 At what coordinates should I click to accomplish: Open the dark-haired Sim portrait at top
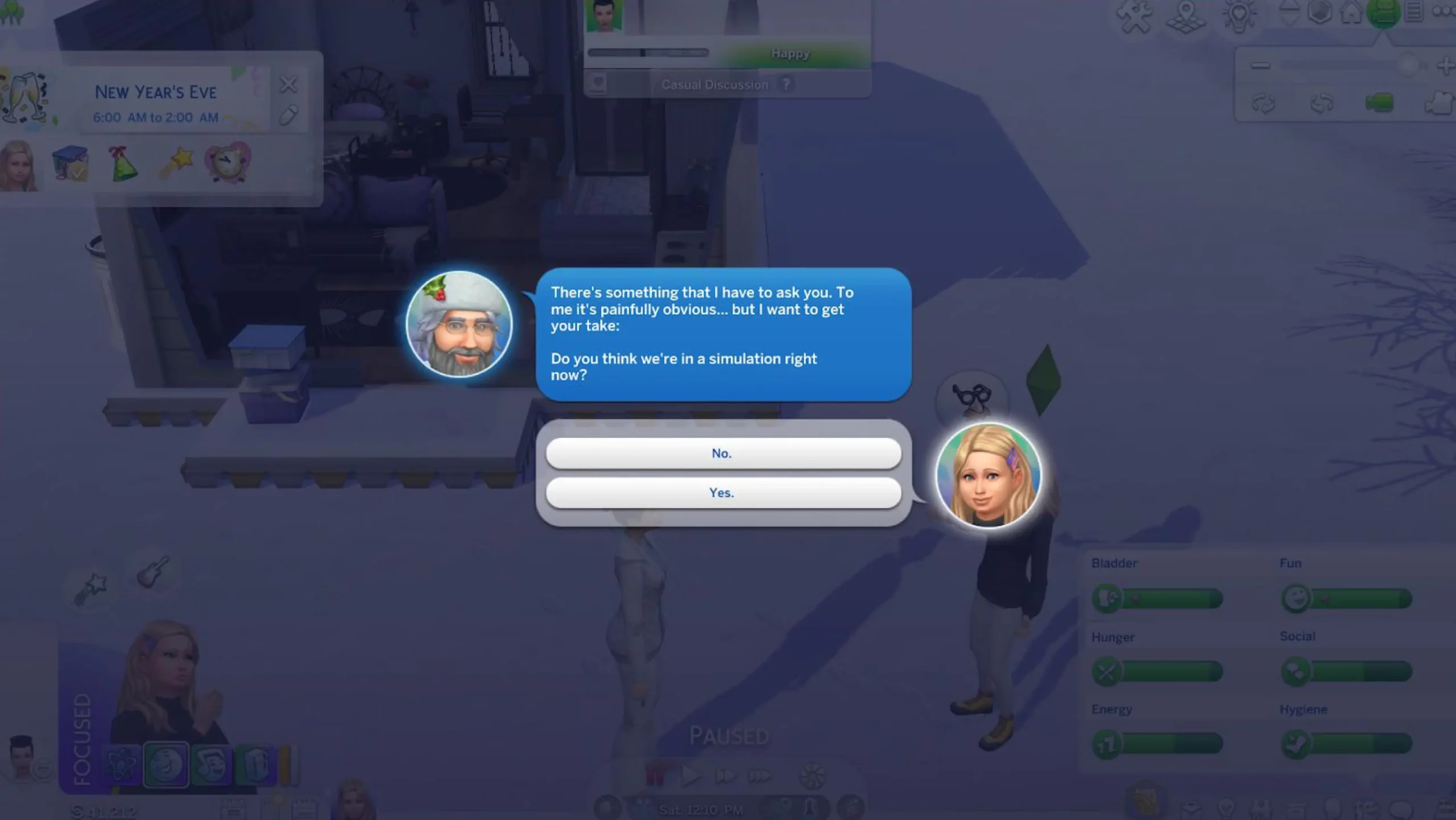click(603, 16)
